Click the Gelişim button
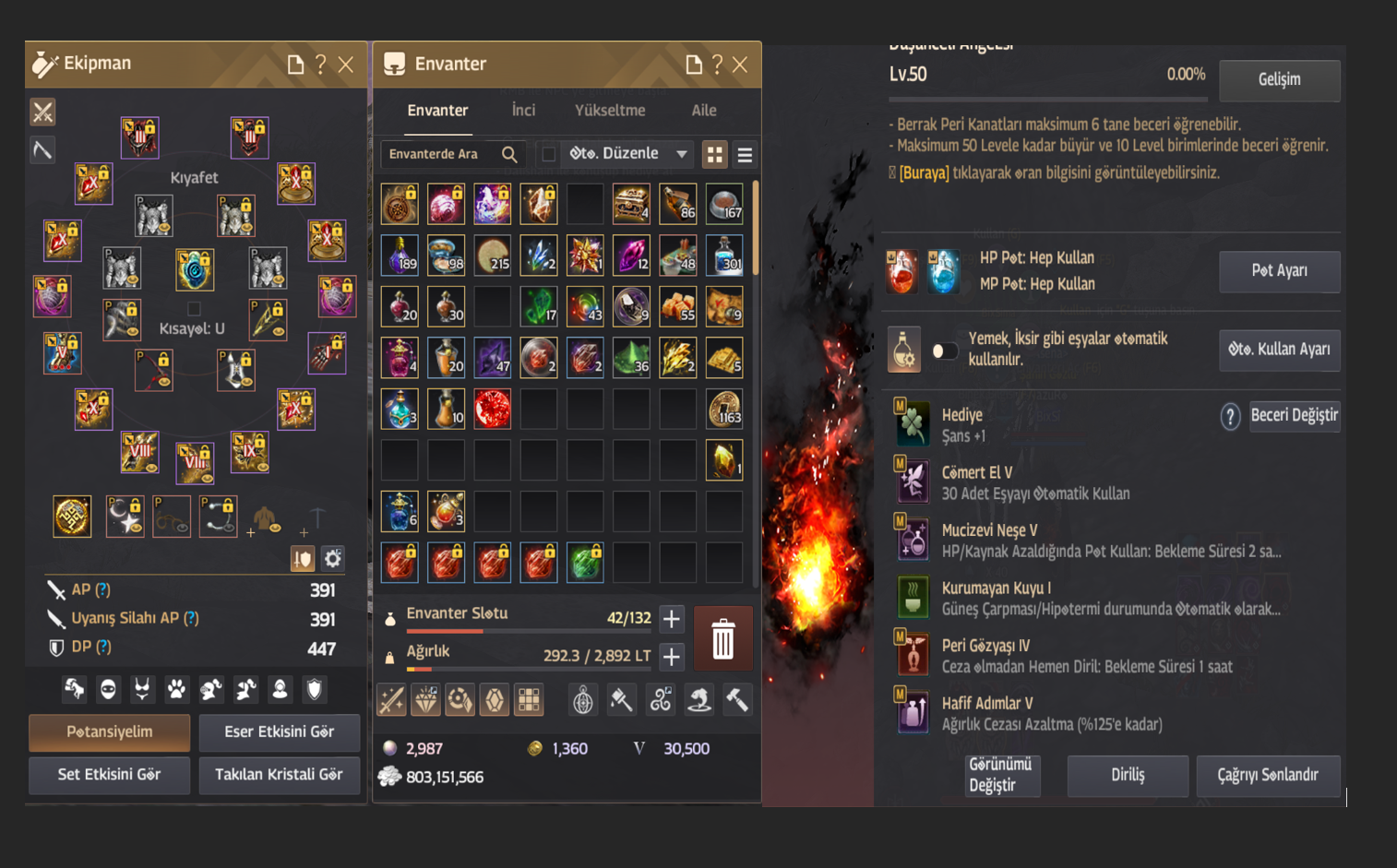Screen dimensions: 1397x868 pos(1279,80)
